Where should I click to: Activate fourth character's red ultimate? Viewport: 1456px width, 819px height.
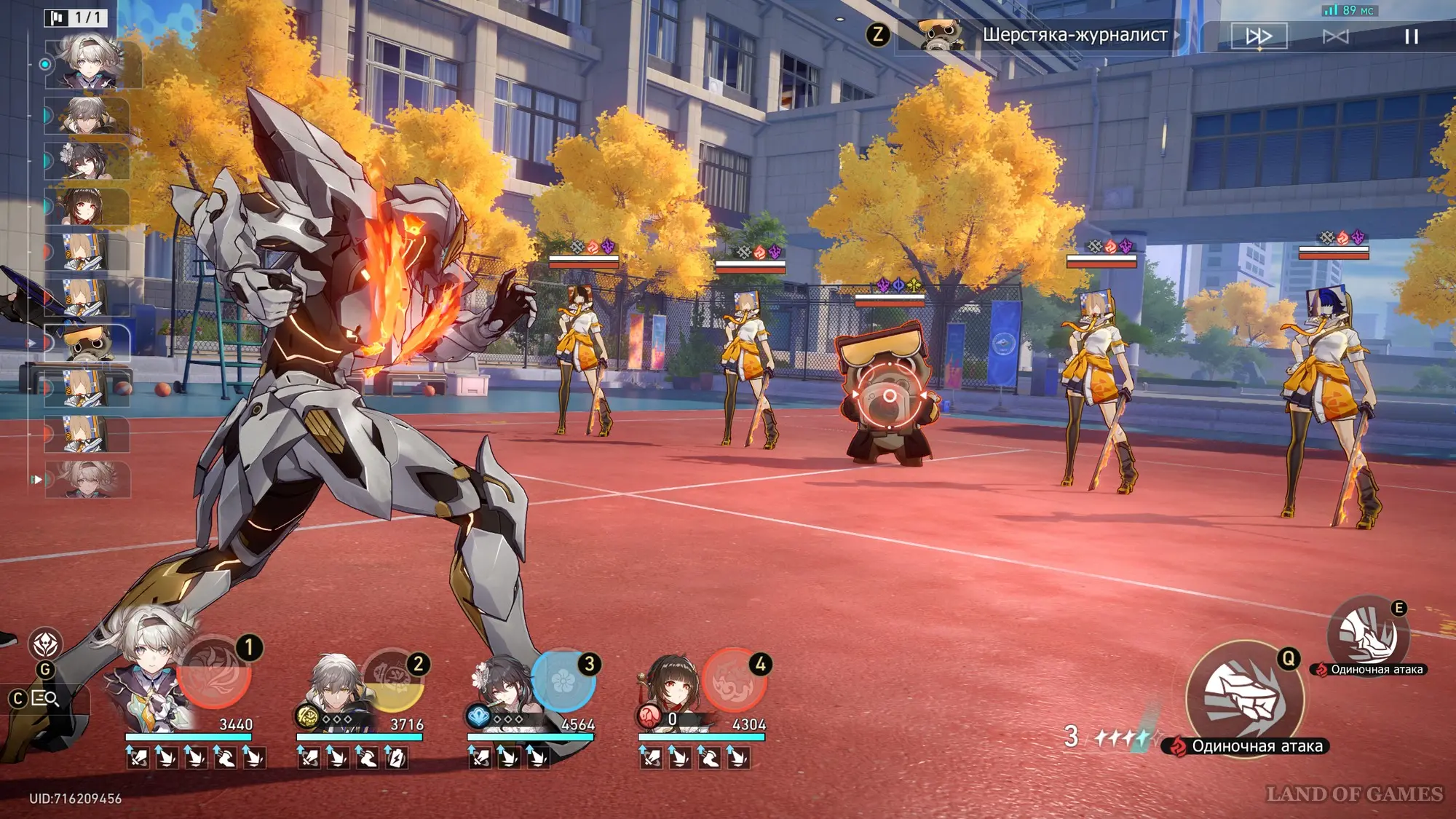coord(734,680)
